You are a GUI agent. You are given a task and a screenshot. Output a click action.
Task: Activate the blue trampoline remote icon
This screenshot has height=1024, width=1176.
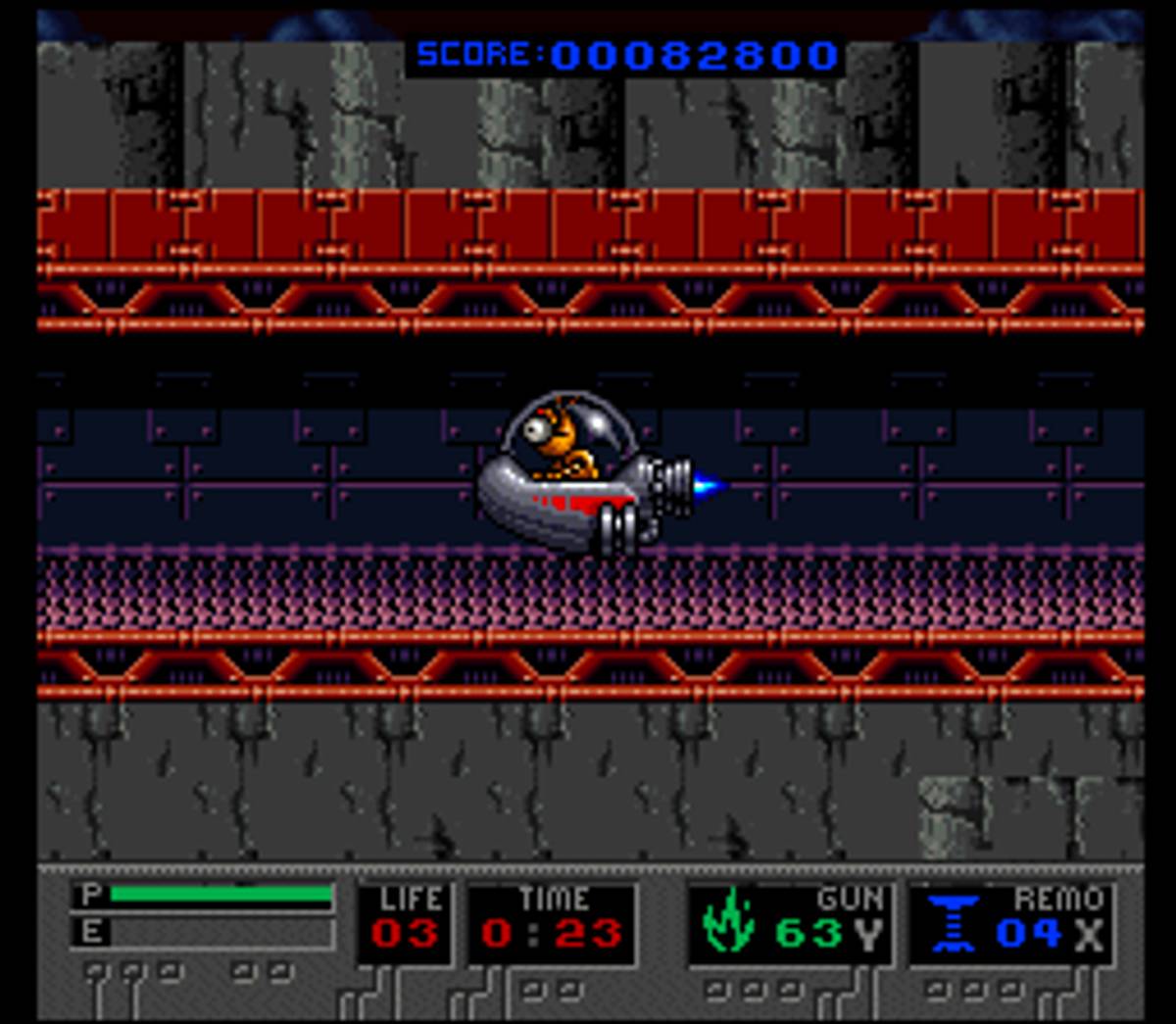click(x=953, y=922)
